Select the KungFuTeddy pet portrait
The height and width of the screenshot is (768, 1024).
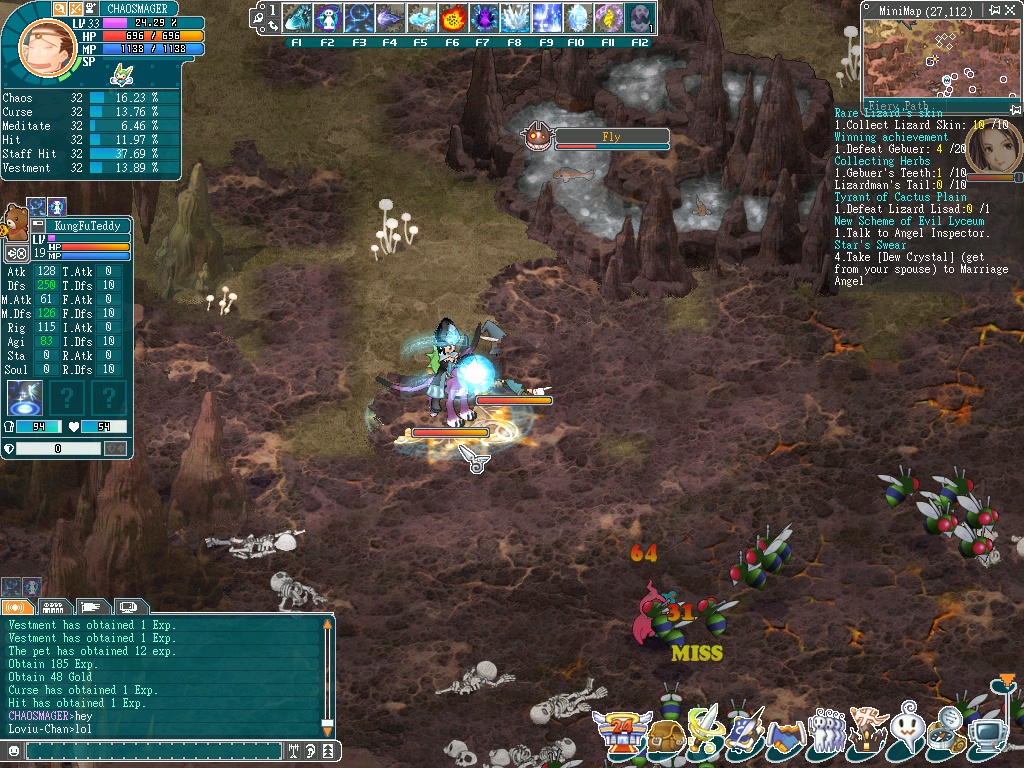15,220
